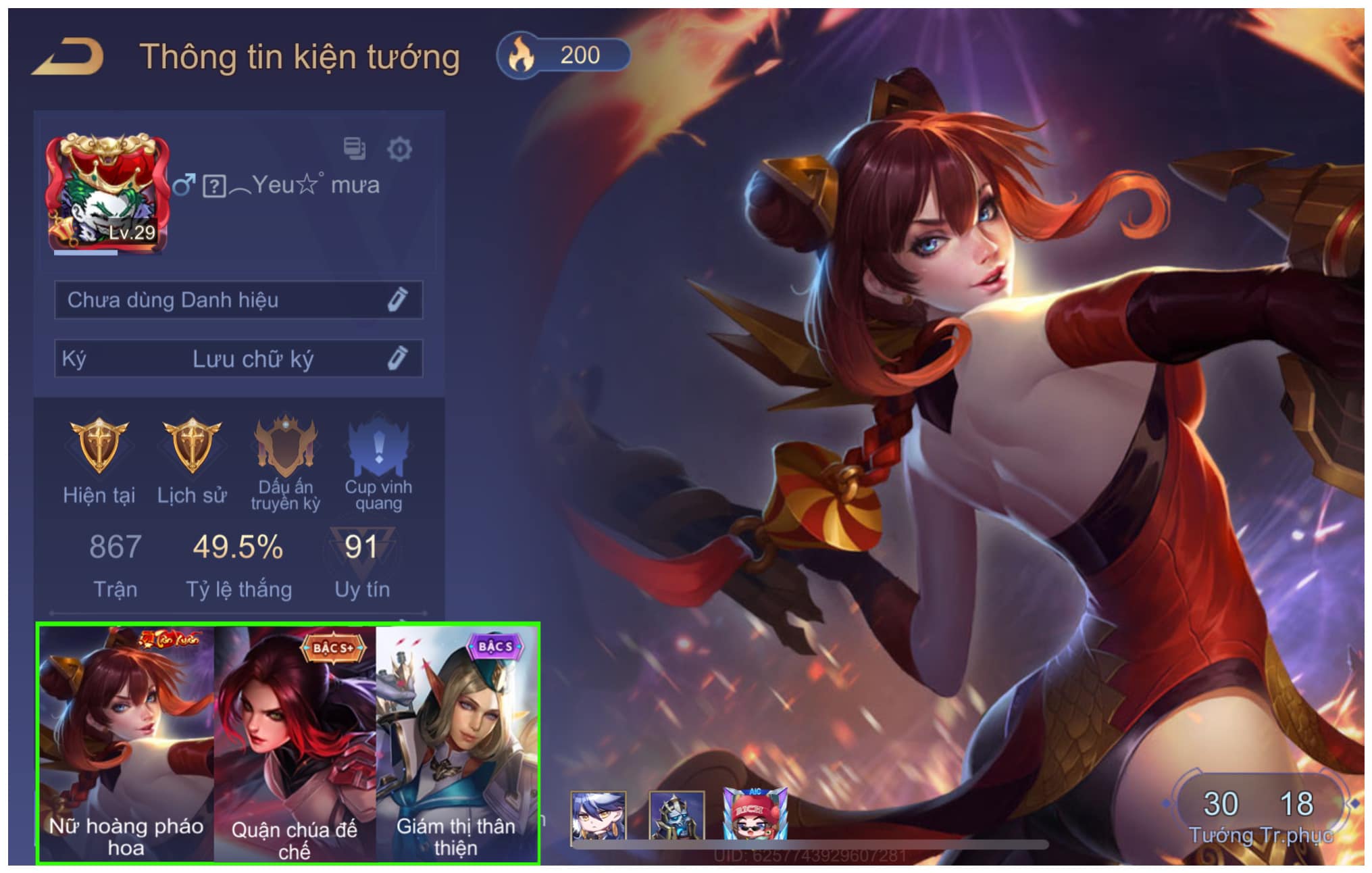The height and width of the screenshot is (873, 1372).
Task: Choose the blue-haired chibi avatar thumbnail
Action: click(598, 816)
